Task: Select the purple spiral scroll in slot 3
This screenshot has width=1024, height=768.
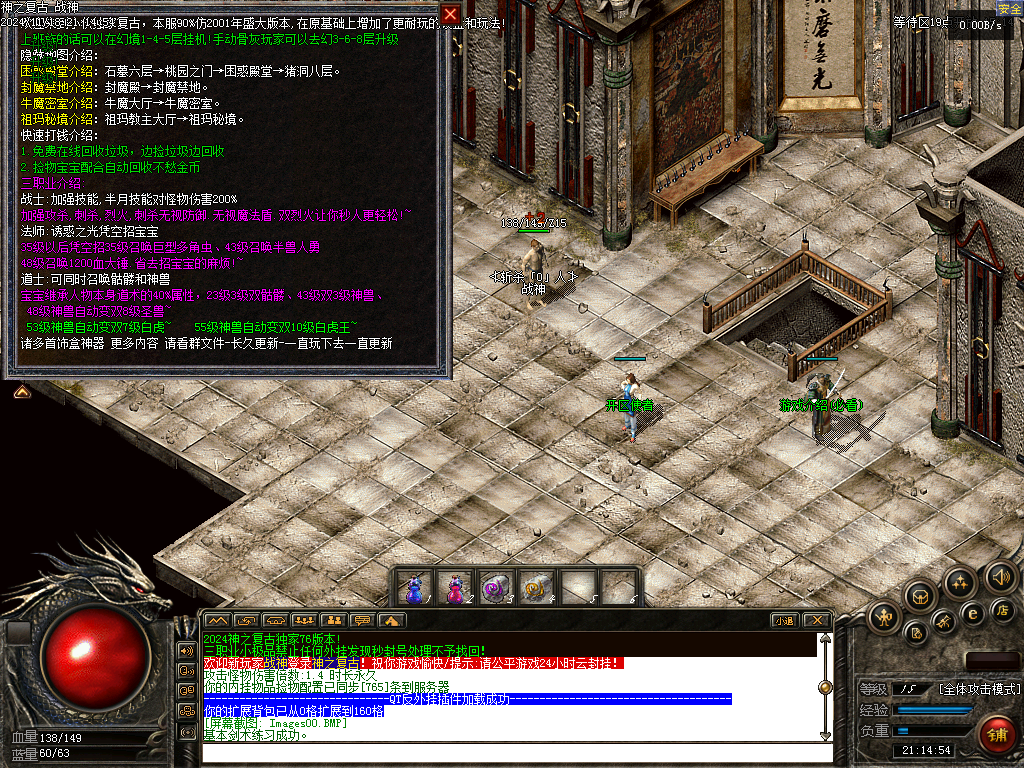Action: click(497, 587)
